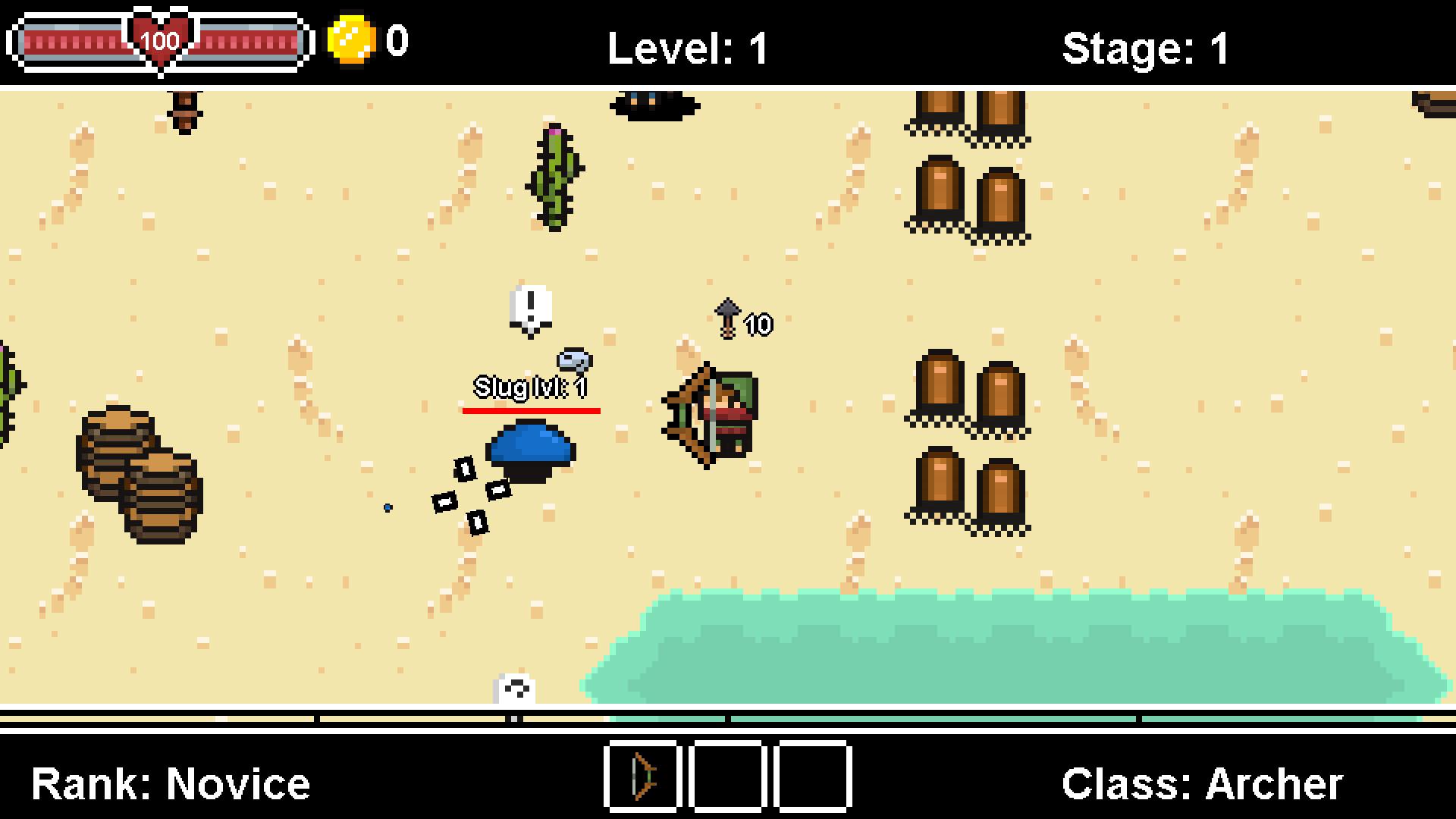Open the Stage: 1 header display
This screenshot has width=1456, height=819.
tap(1145, 47)
